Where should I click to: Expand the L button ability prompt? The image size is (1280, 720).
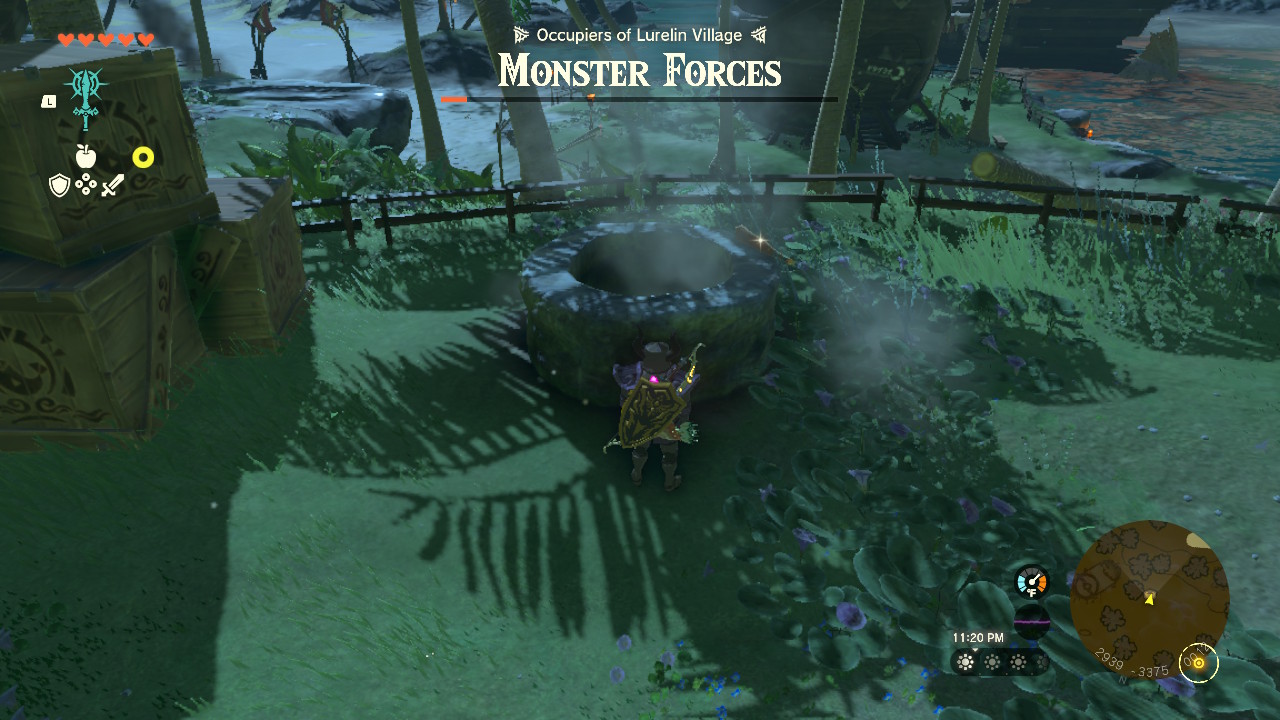click(47, 101)
